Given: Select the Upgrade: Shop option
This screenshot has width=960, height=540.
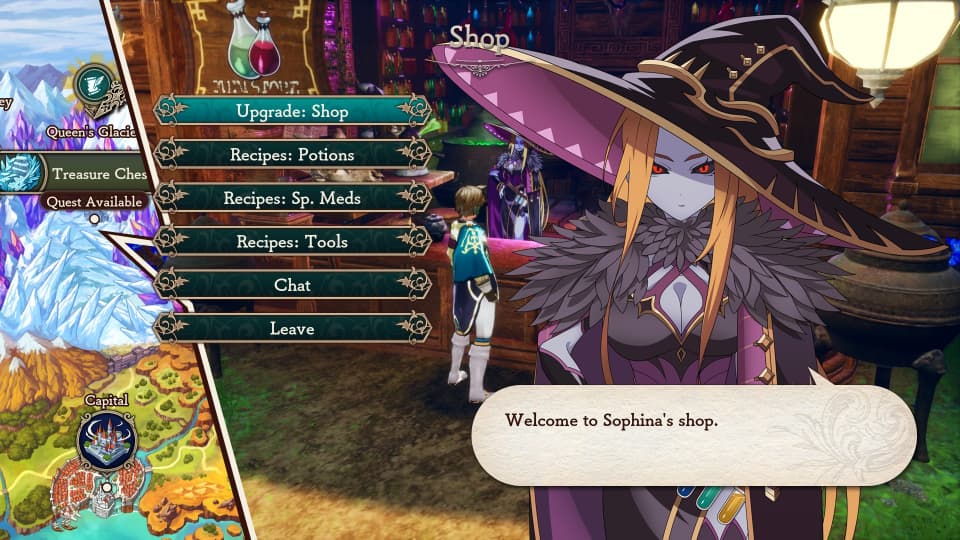Looking at the screenshot, I should click(293, 111).
